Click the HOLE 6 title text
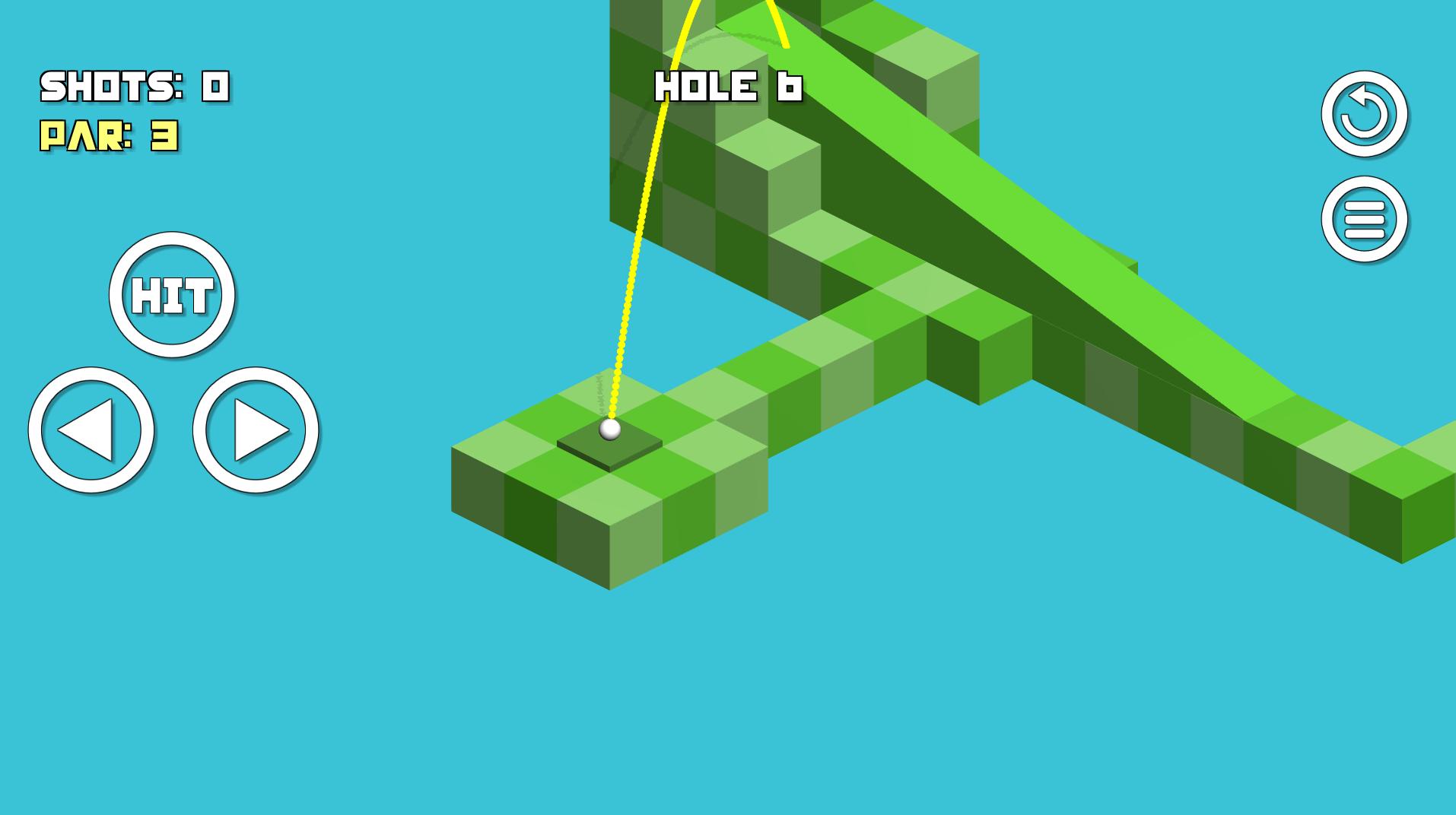The image size is (1456, 815). pyautogui.click(x=729, y=85)
